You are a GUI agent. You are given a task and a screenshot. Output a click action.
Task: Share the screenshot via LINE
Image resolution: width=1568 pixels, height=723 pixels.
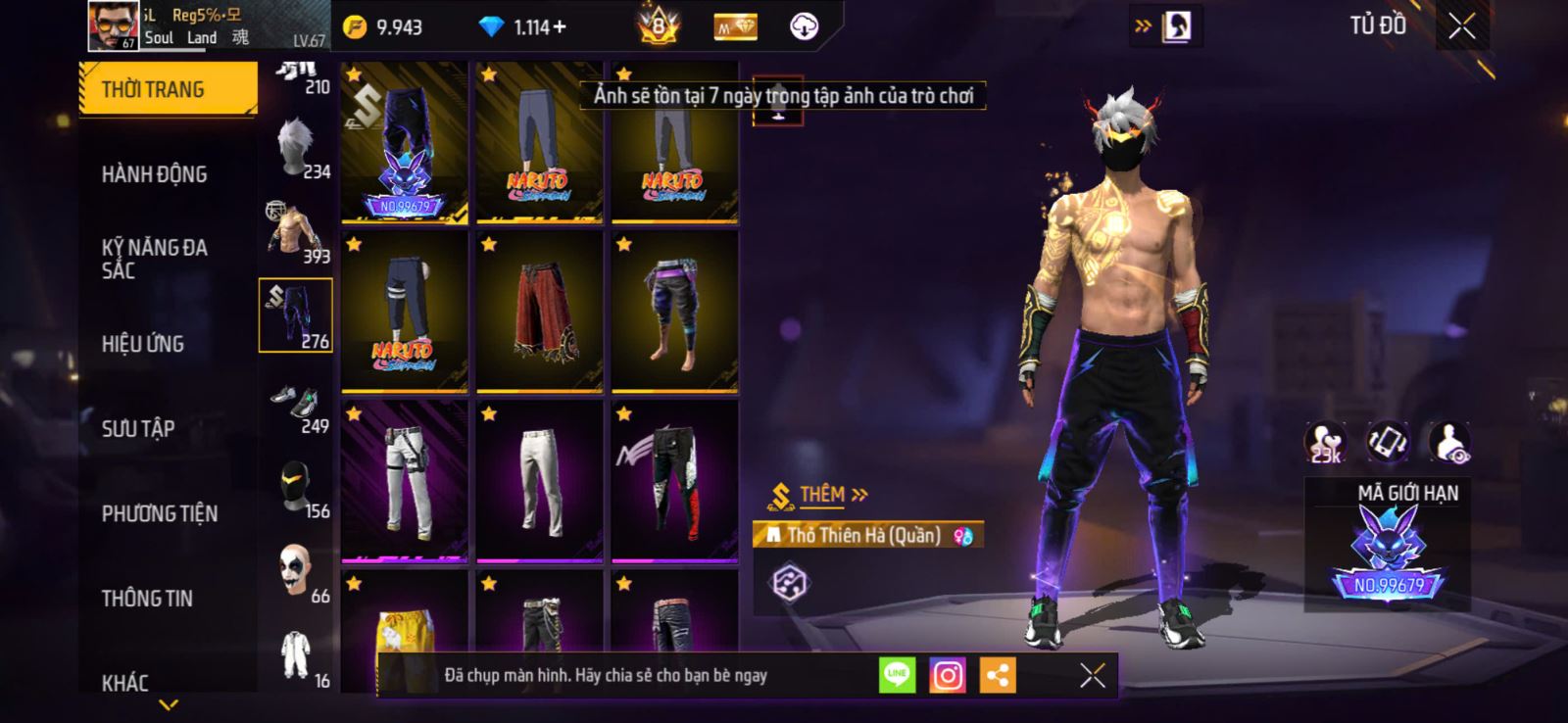click(897, 675)
